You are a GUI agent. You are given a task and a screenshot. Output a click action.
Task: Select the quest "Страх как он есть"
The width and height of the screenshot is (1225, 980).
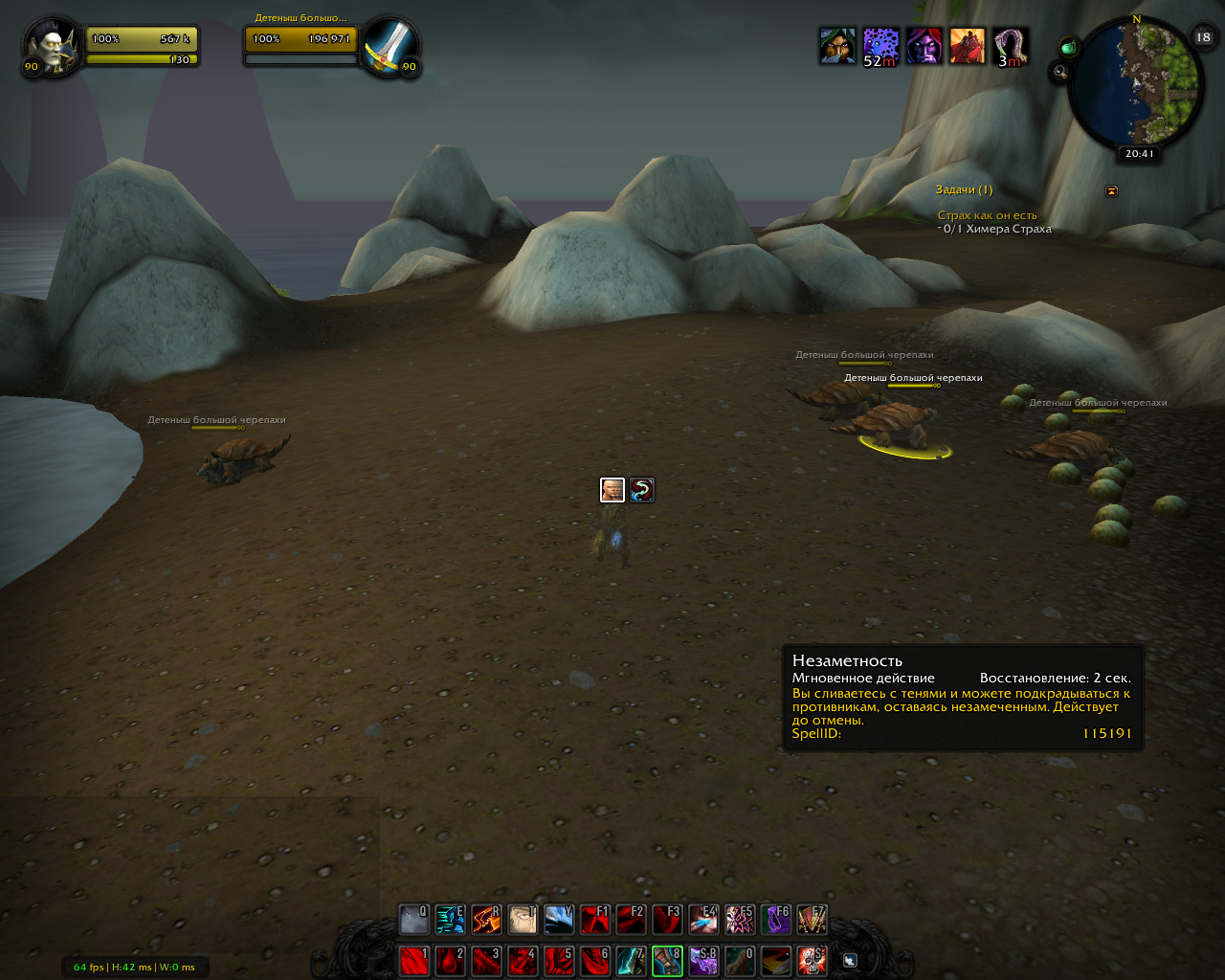[x=987, y=215]
